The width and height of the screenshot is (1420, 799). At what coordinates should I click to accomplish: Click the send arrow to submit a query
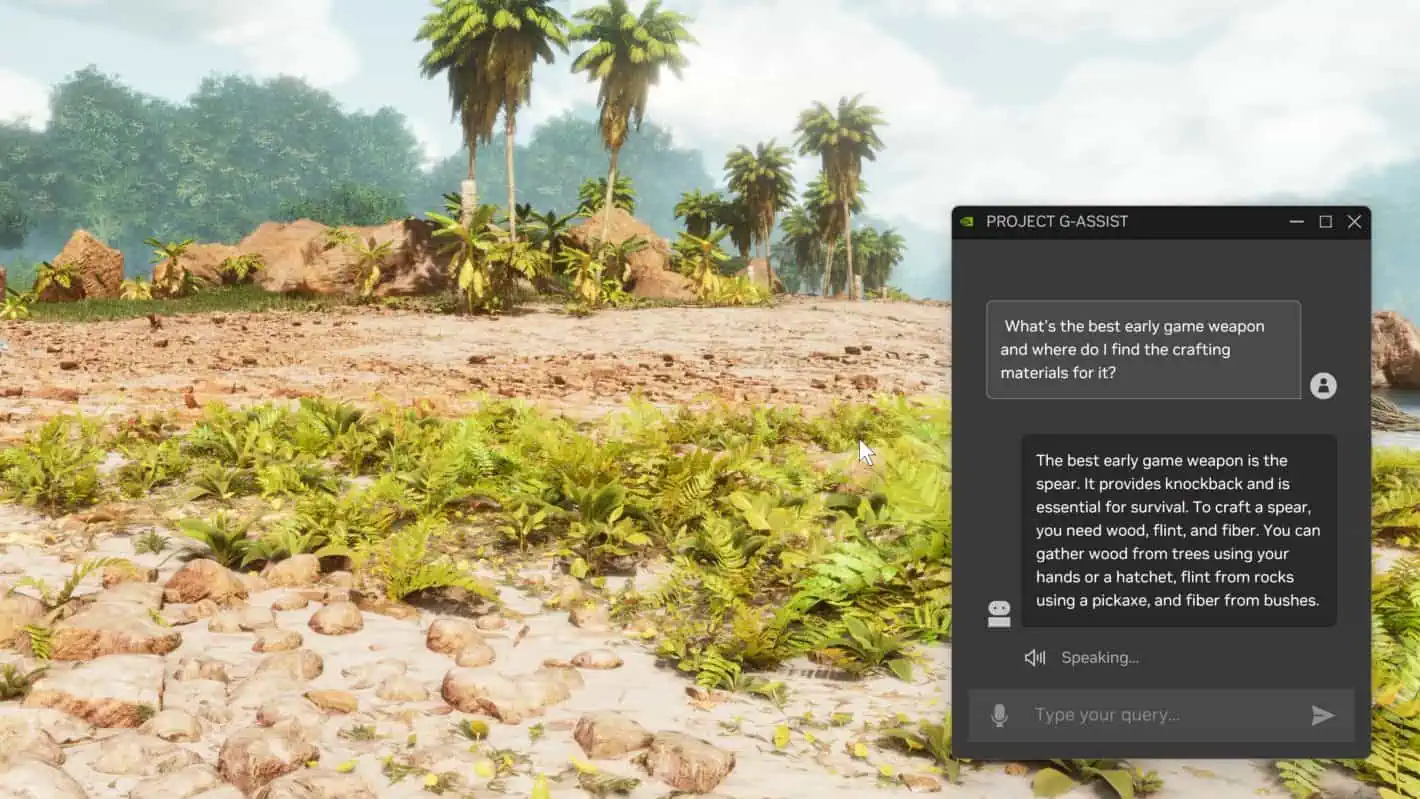pyautogui.click(x=1323, y=714)
